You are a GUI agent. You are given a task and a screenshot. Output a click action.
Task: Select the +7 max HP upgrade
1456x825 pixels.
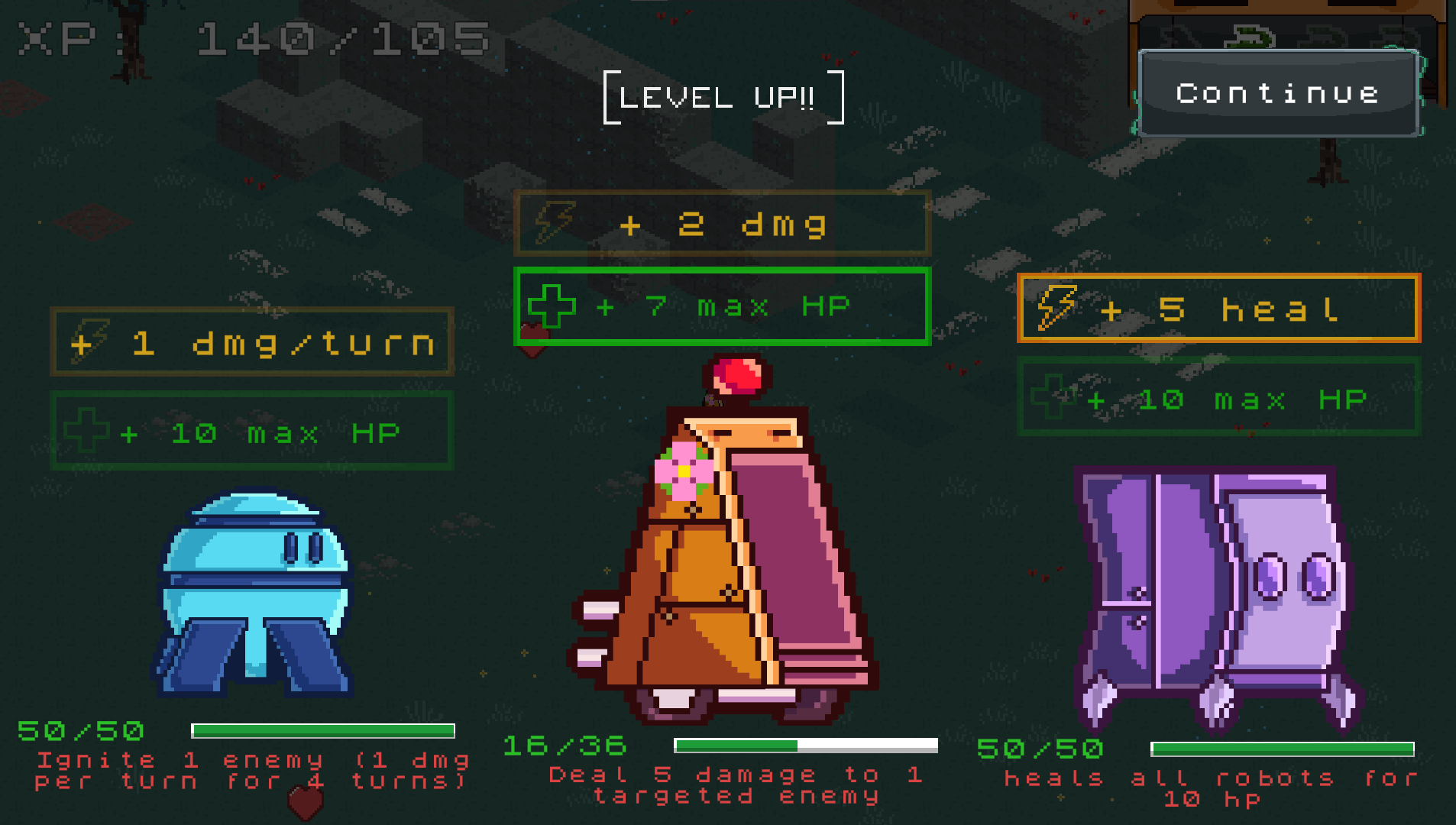[722, 307]
